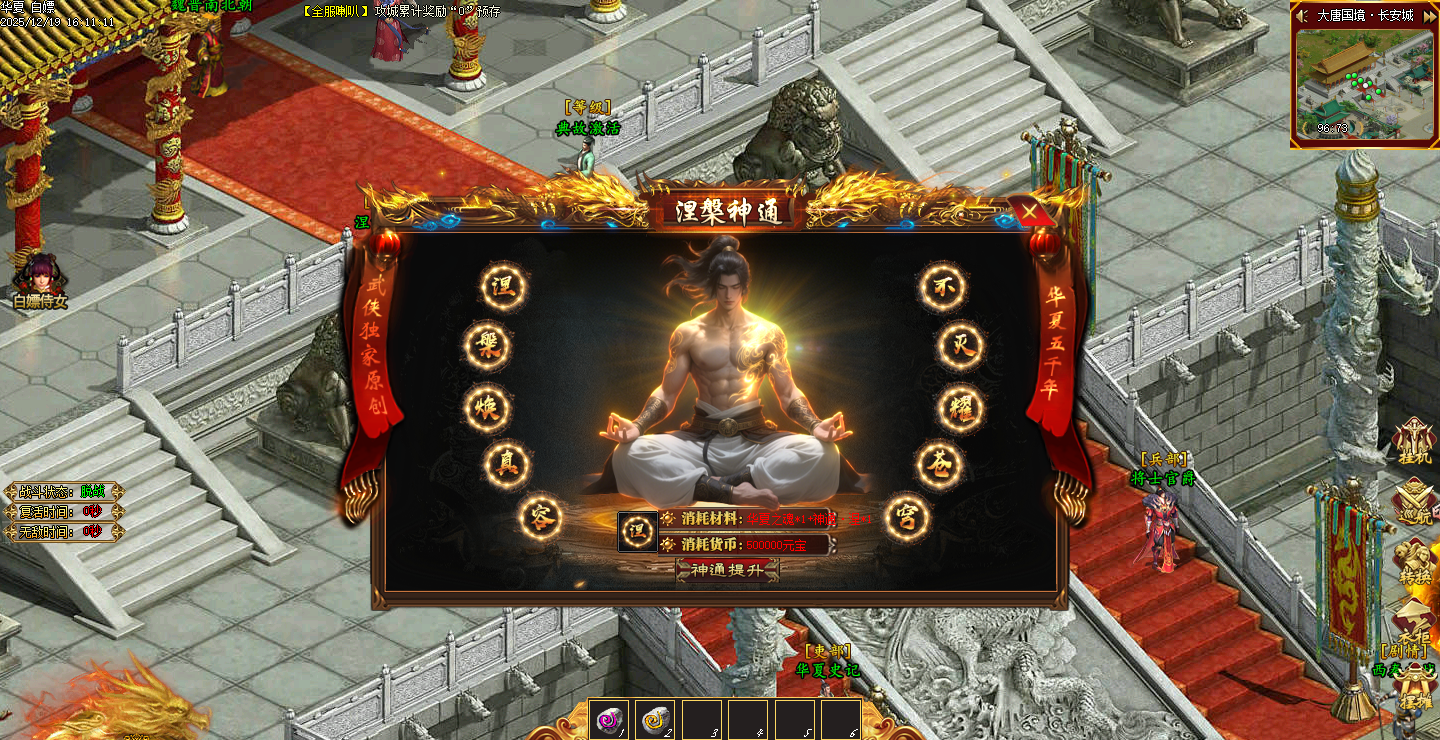The width and height of the screenshot is (1440, 740).
Task: Close the 涅槃神通 panel
Action: pyautogui.click(x=1029, y=211)
